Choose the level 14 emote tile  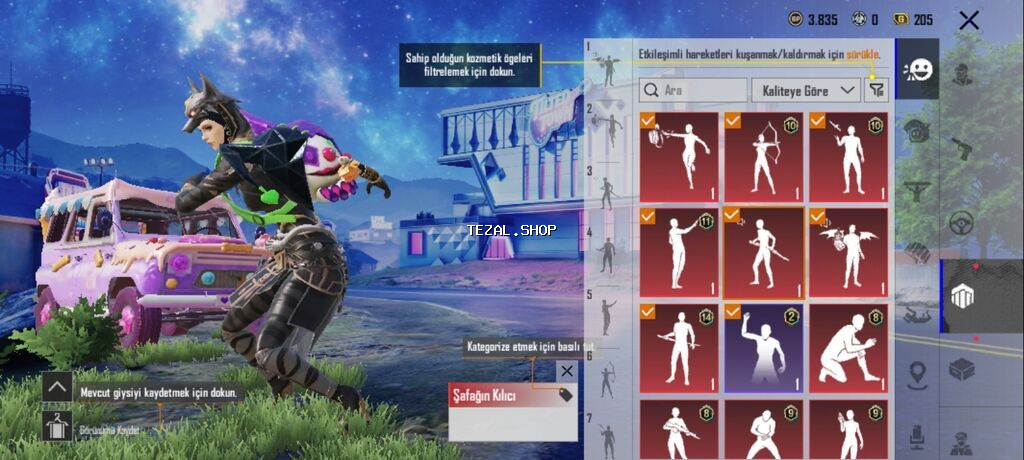click(x=679, y=348)
